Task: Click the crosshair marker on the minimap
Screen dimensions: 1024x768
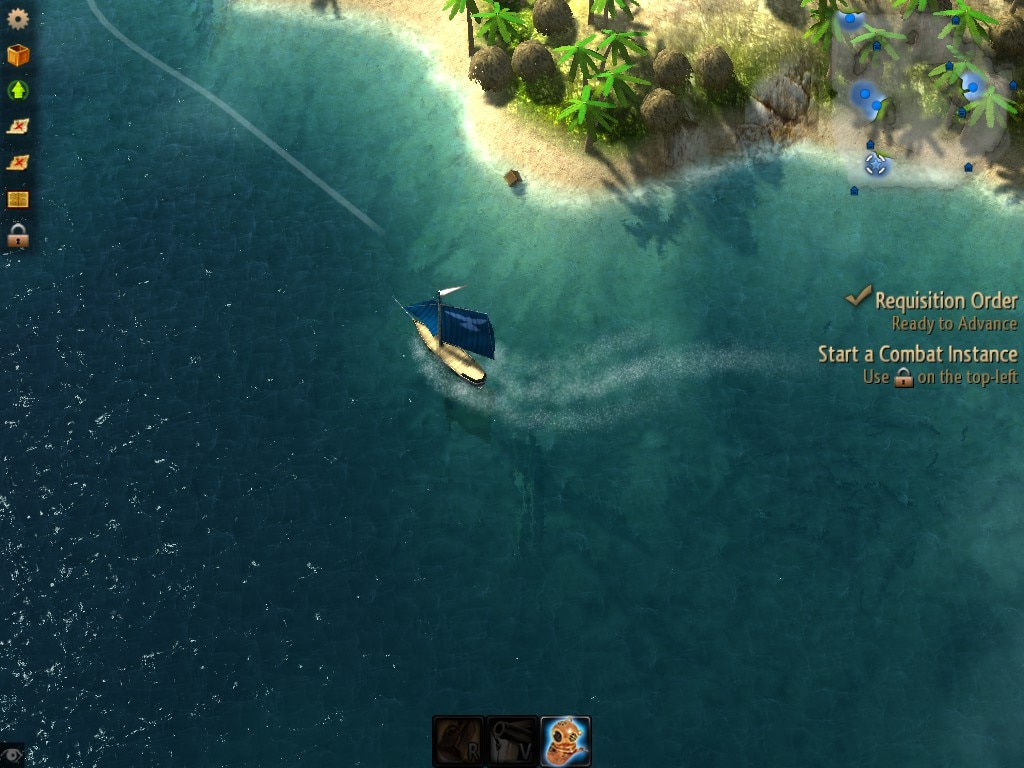Action: click(x=876, y=164)
